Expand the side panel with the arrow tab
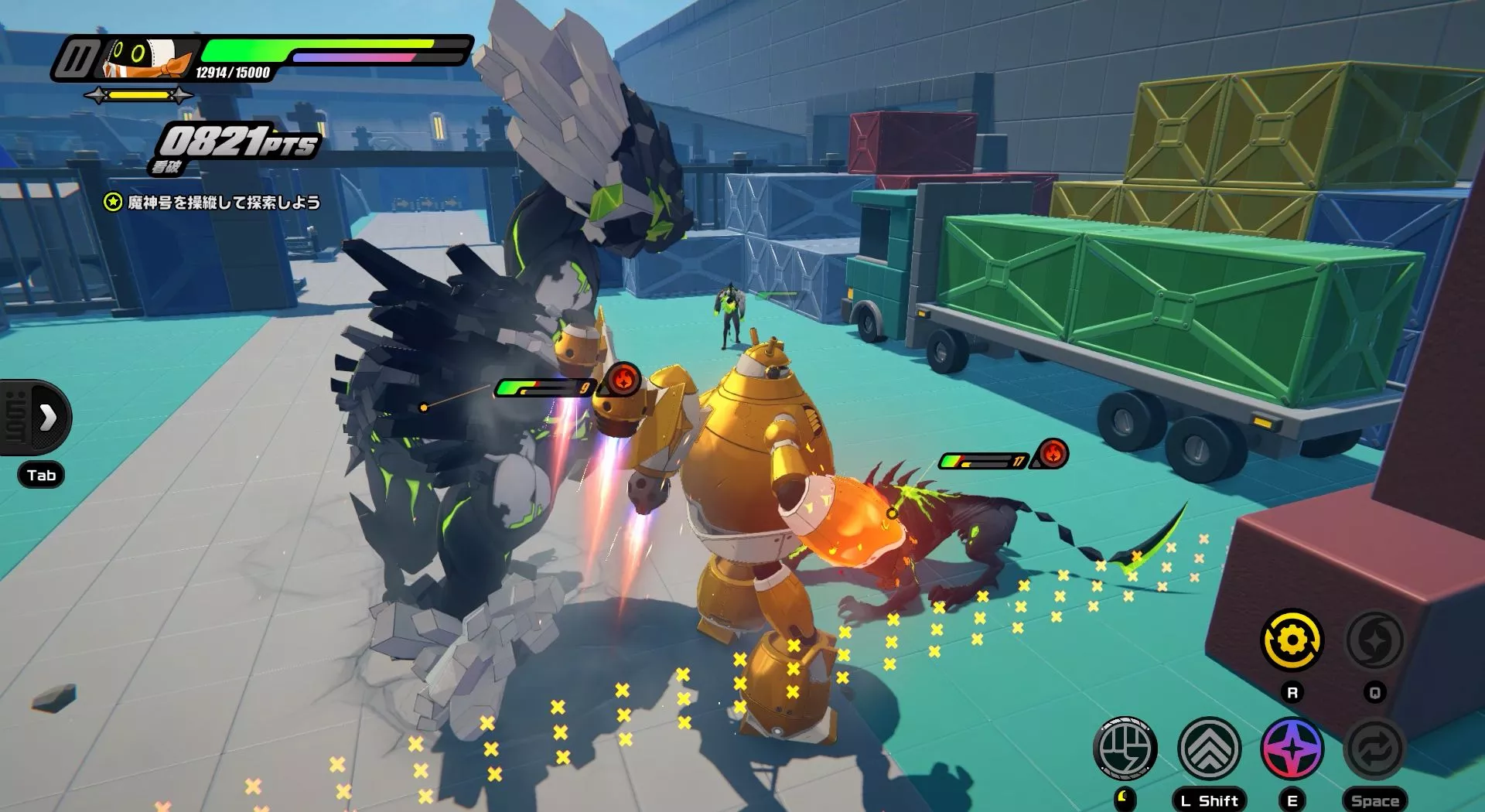Image resolution: width=1485 pixels, height=812 pixels. pos(46,418)
